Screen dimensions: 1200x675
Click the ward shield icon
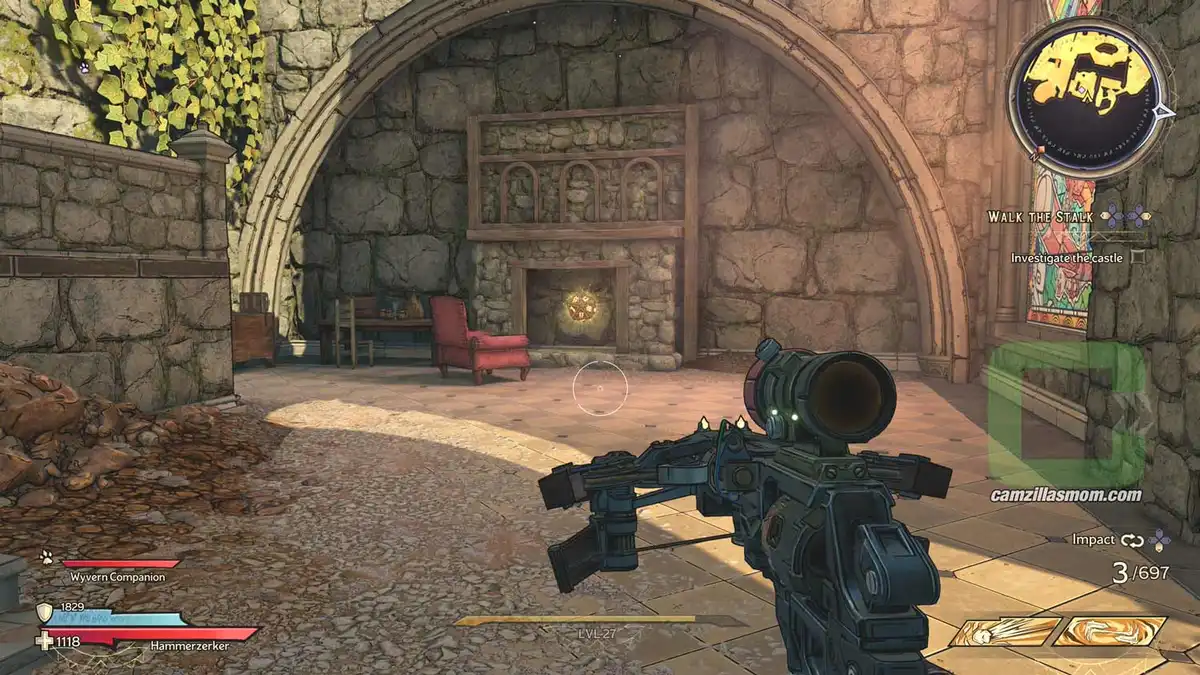43,611
